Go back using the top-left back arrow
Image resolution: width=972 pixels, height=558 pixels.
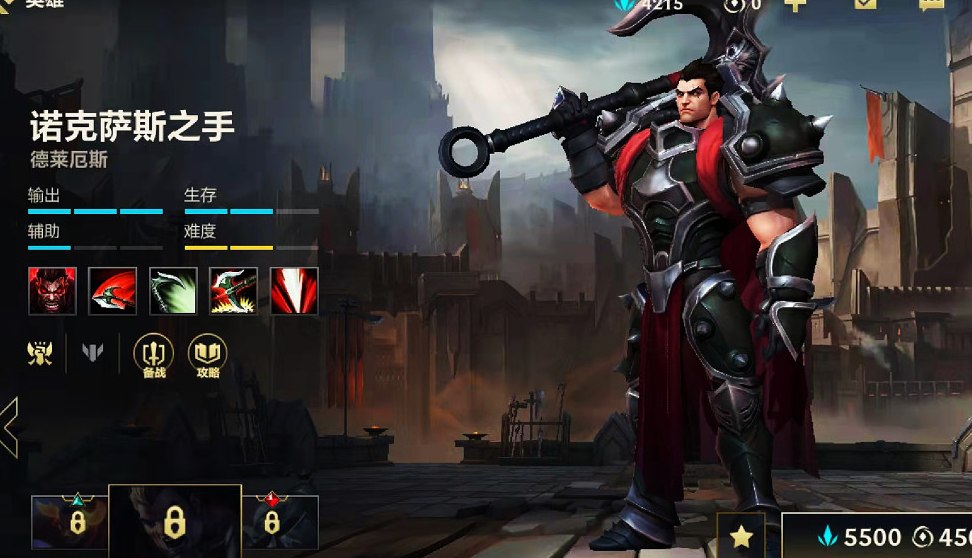point(6,5)
